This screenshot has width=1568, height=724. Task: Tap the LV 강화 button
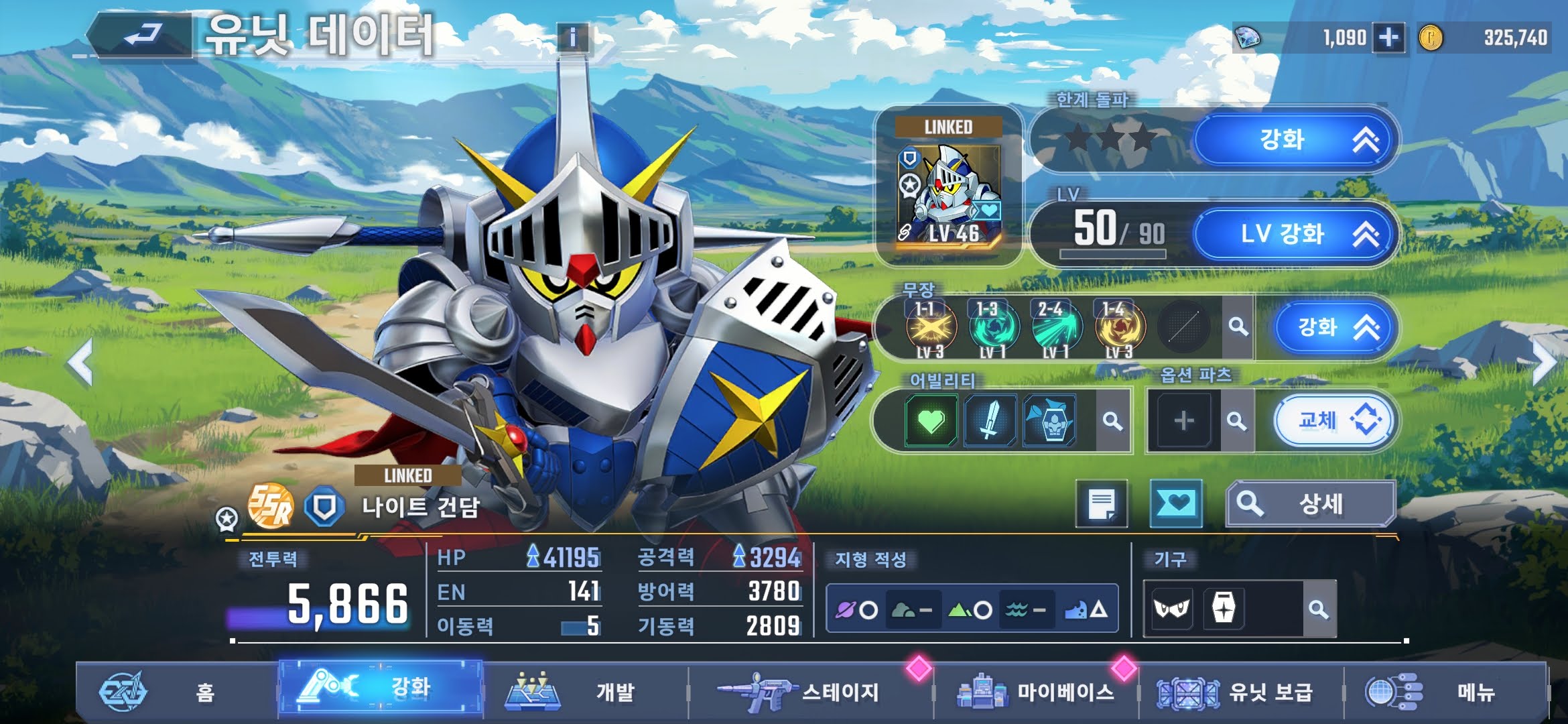[x=1295, y=234]
